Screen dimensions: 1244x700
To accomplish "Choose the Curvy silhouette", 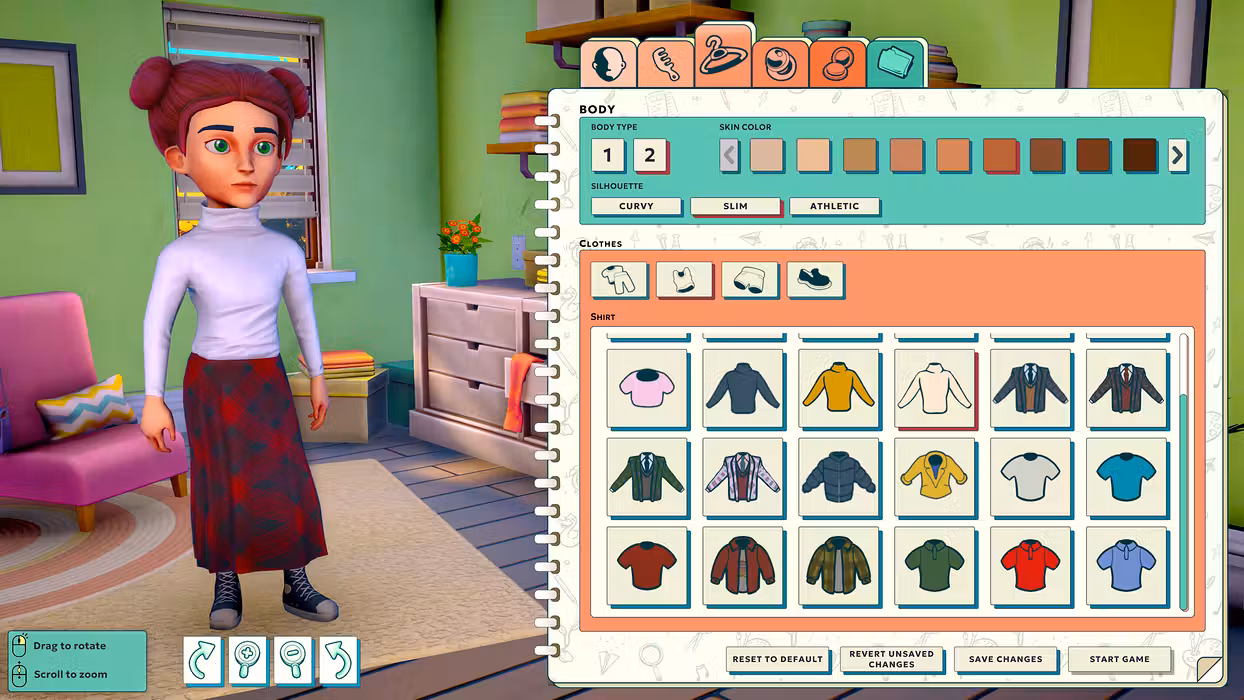I will (x=636, y=206).
